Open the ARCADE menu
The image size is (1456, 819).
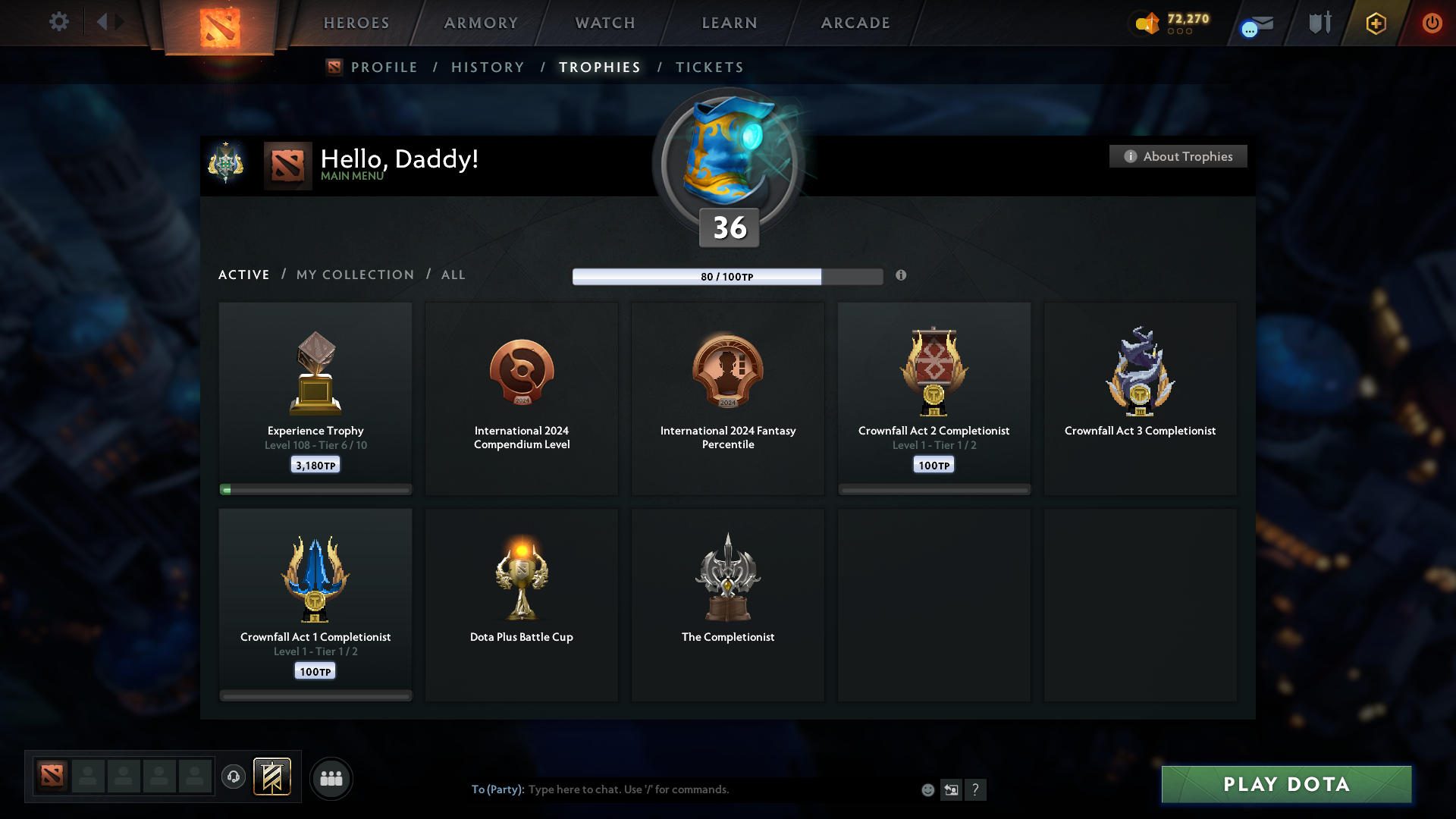(x=855, y=23)
